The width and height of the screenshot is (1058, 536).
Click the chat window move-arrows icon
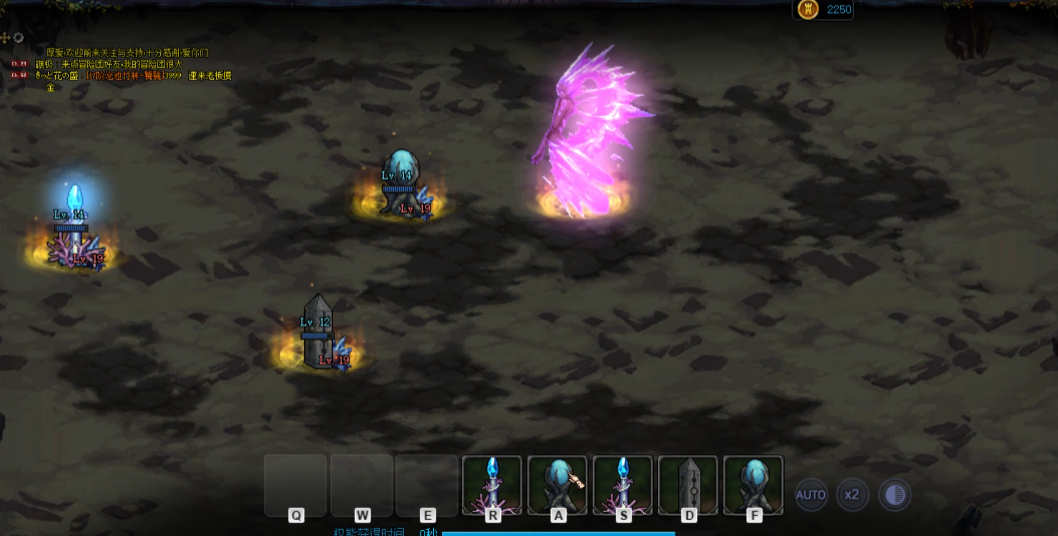(x=6, y=38)
